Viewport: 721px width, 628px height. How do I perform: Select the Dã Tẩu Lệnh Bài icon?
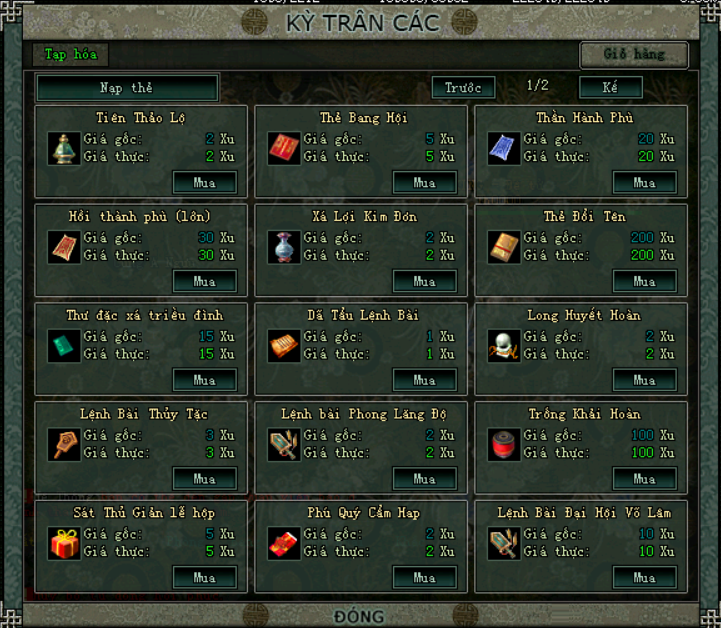point(284,346)
